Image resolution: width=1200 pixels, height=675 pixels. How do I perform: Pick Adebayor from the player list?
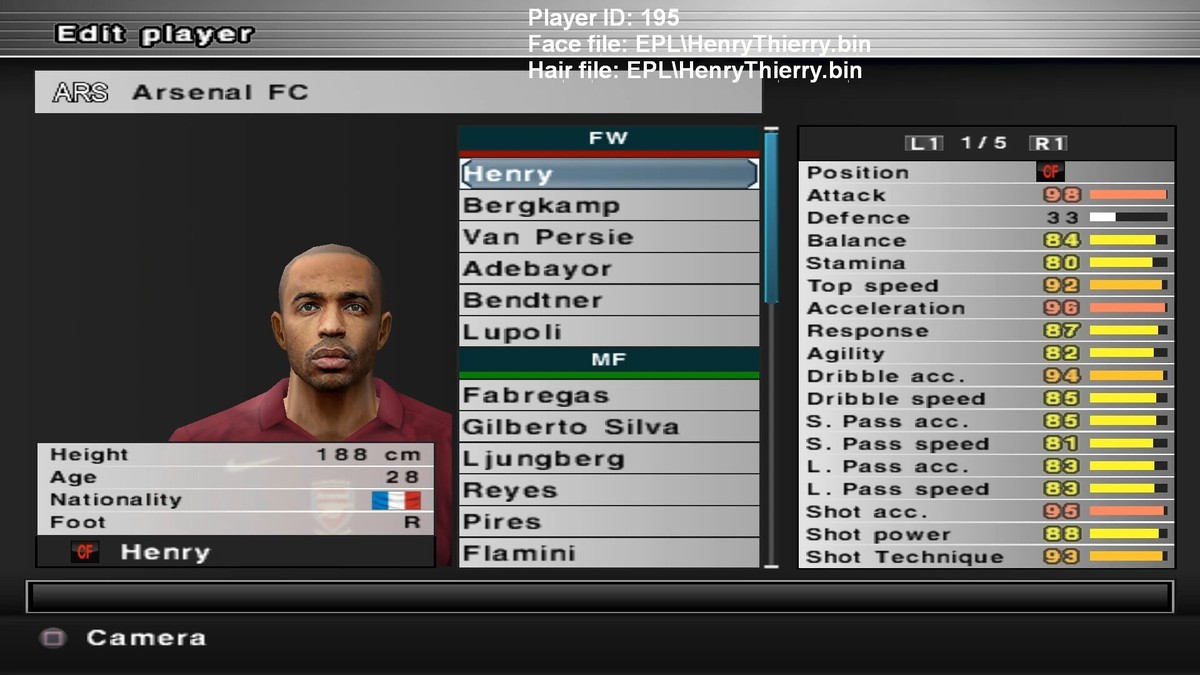[608, 269]
